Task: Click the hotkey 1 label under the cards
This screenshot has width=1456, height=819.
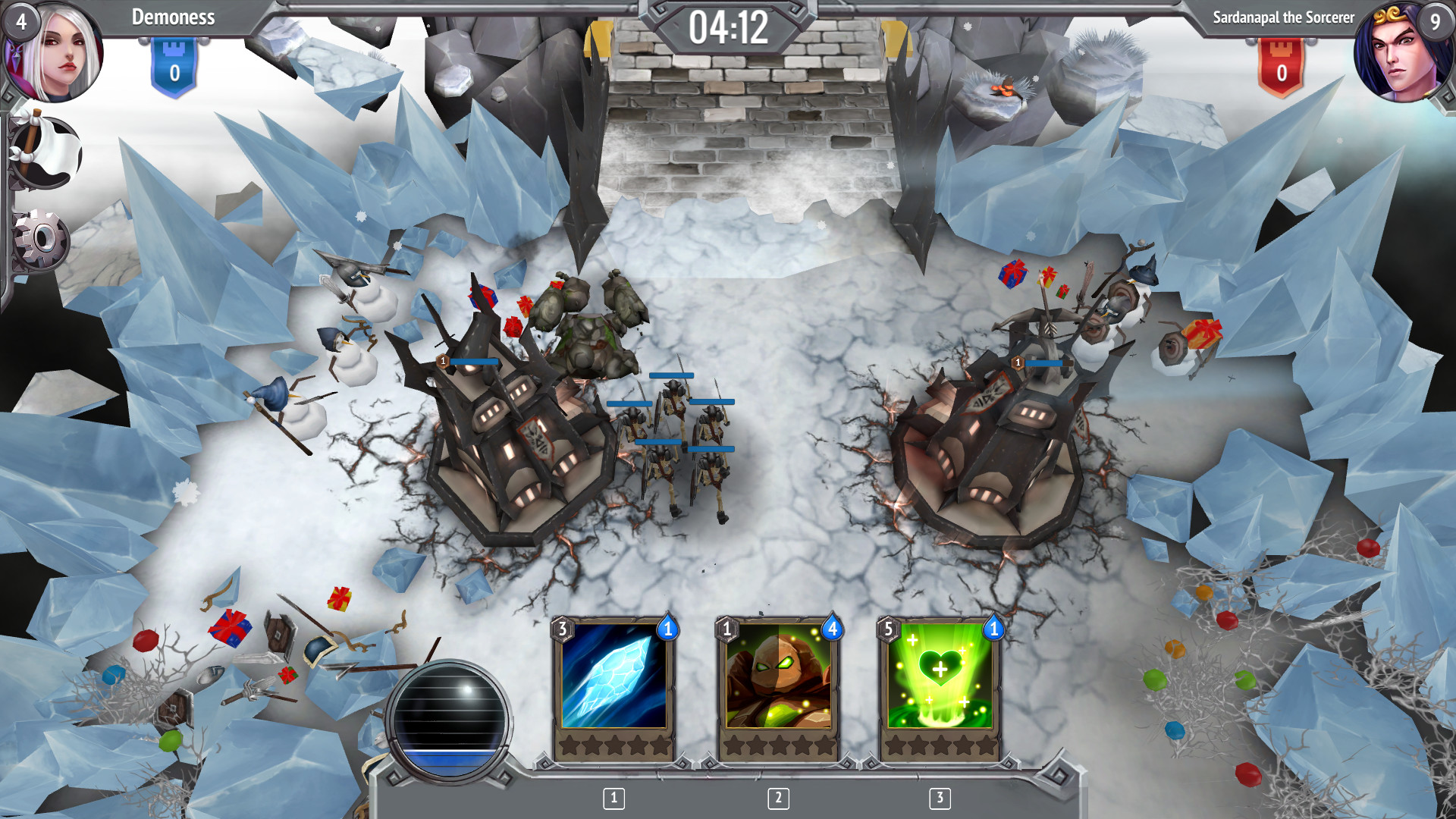Action: coord(612,798)
